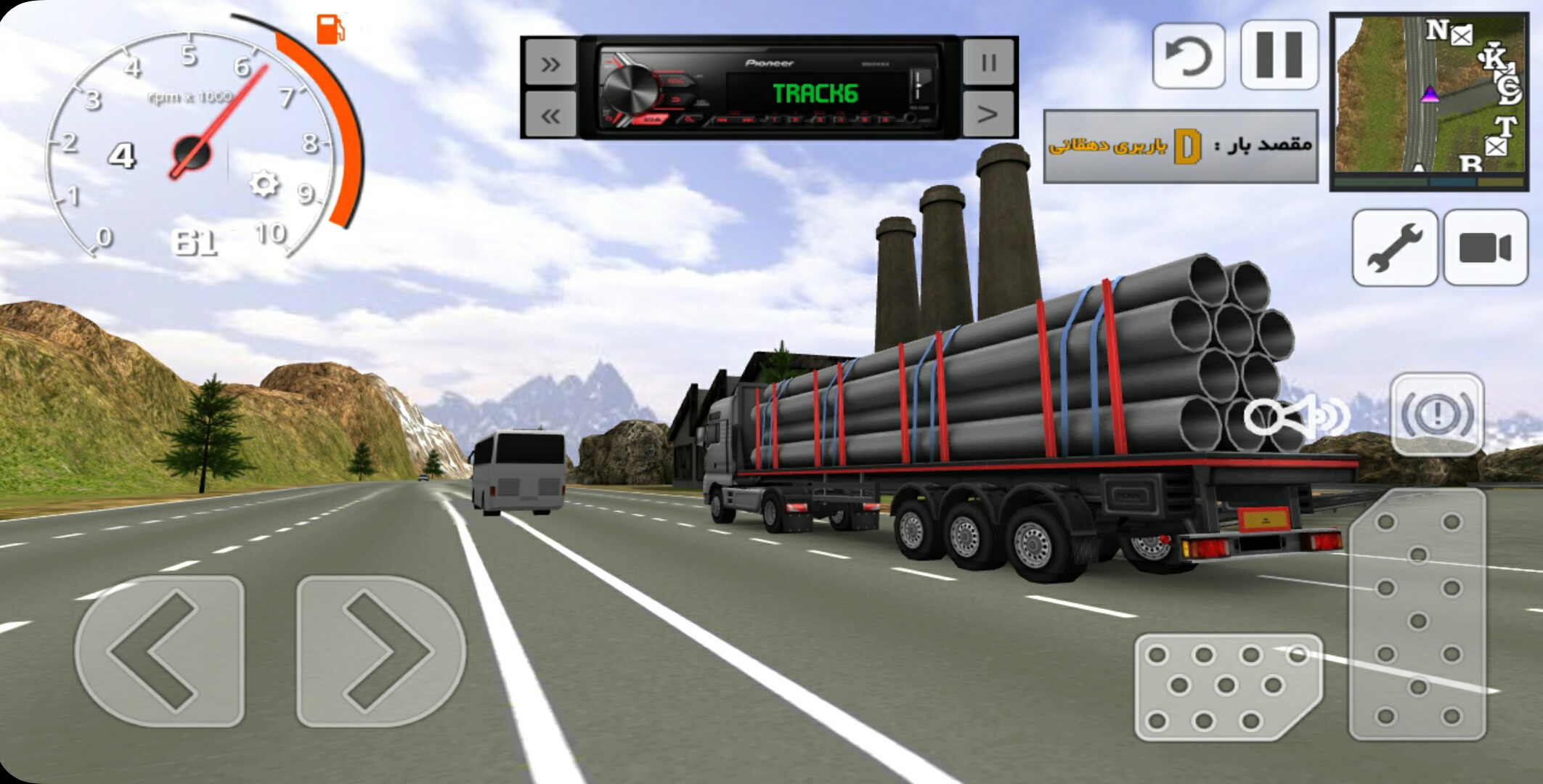This screenshot has width=1543, height=784.
Task: Go back to the previous radio track
Action: pyautogui.click(x=550, y=115)
